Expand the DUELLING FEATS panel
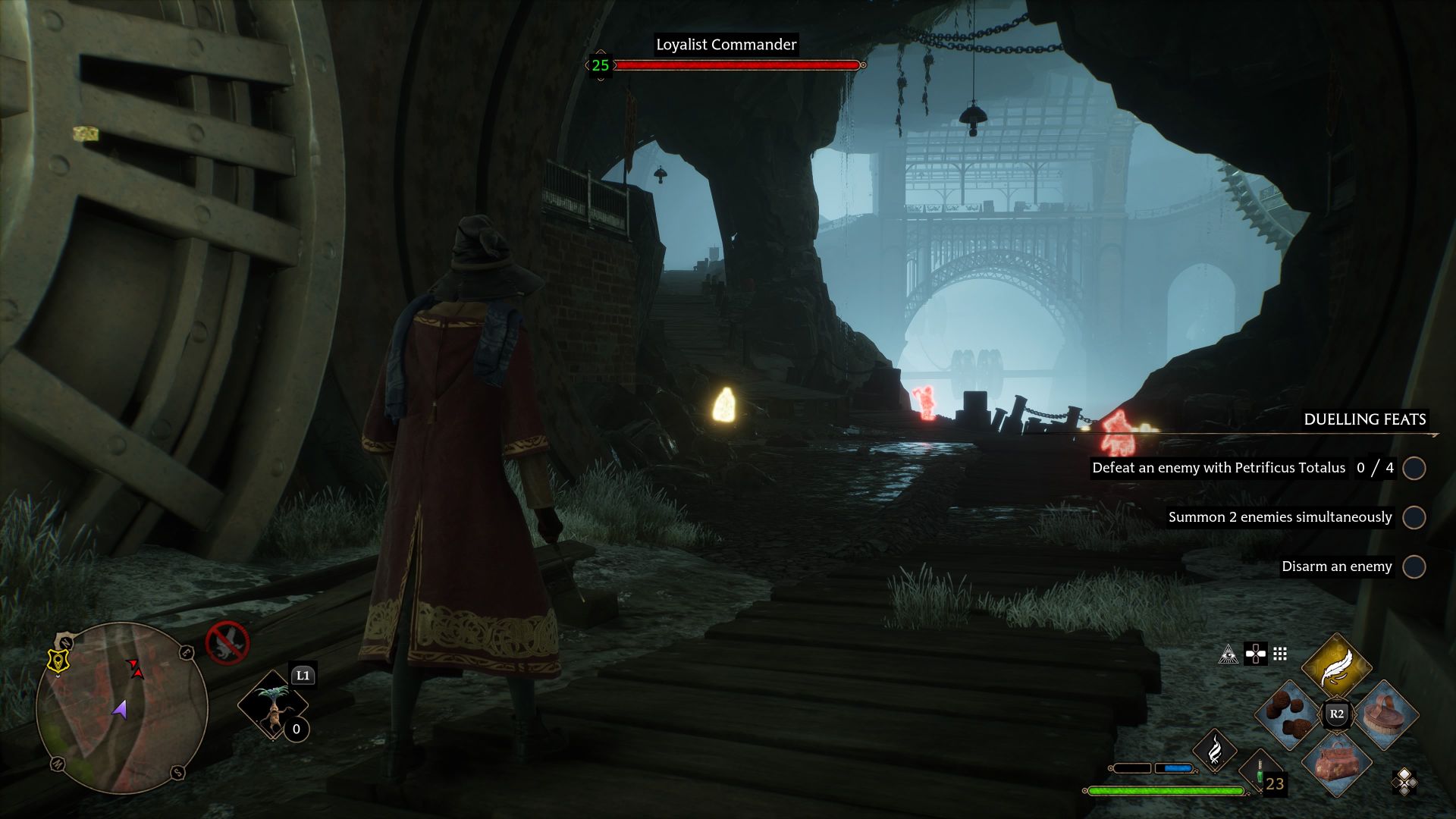Image resolution: width=1456 pixels, height=819 pixels. (1365, 419)
